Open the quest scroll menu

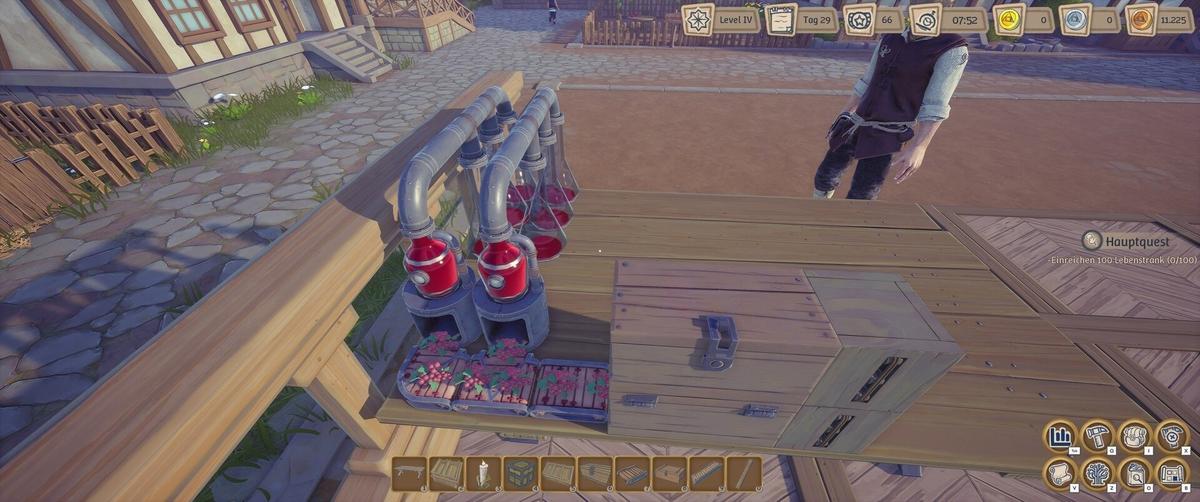[x=1060, y=473]
